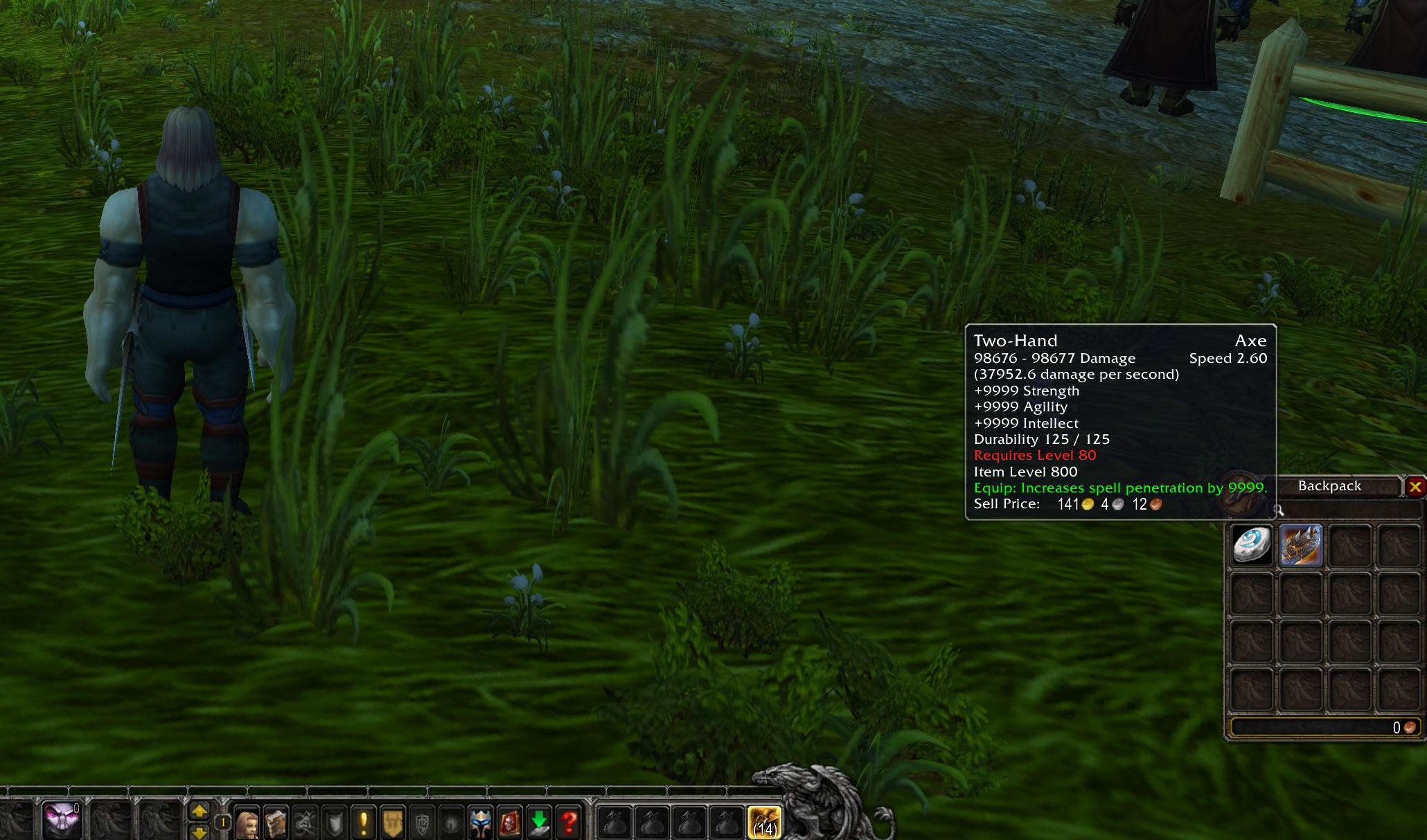1427x840 pixels.
Task: Open the Achievements micro menu icon
Action: click(x=333, y=821)
